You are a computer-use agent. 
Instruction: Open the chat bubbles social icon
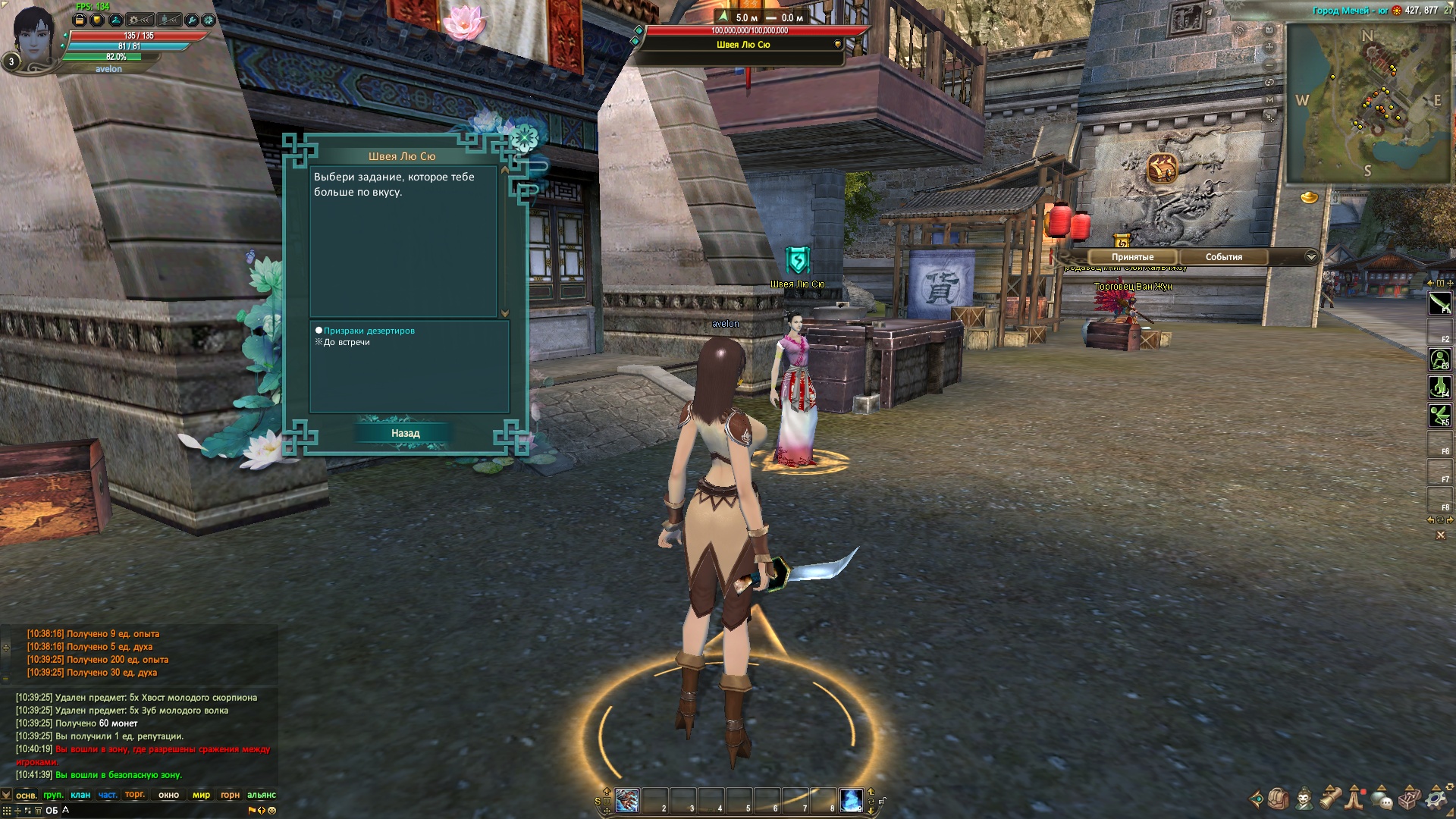1382,799
